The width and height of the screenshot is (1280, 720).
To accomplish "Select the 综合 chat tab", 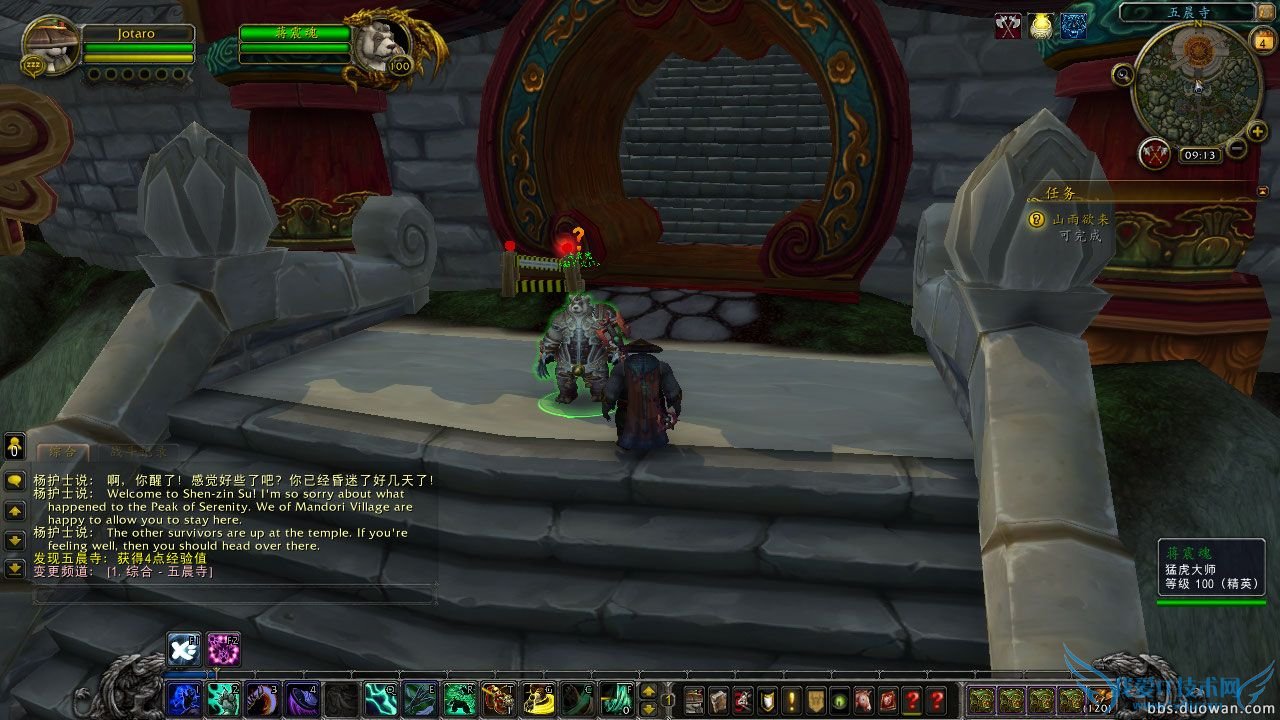I will [62, 452].
